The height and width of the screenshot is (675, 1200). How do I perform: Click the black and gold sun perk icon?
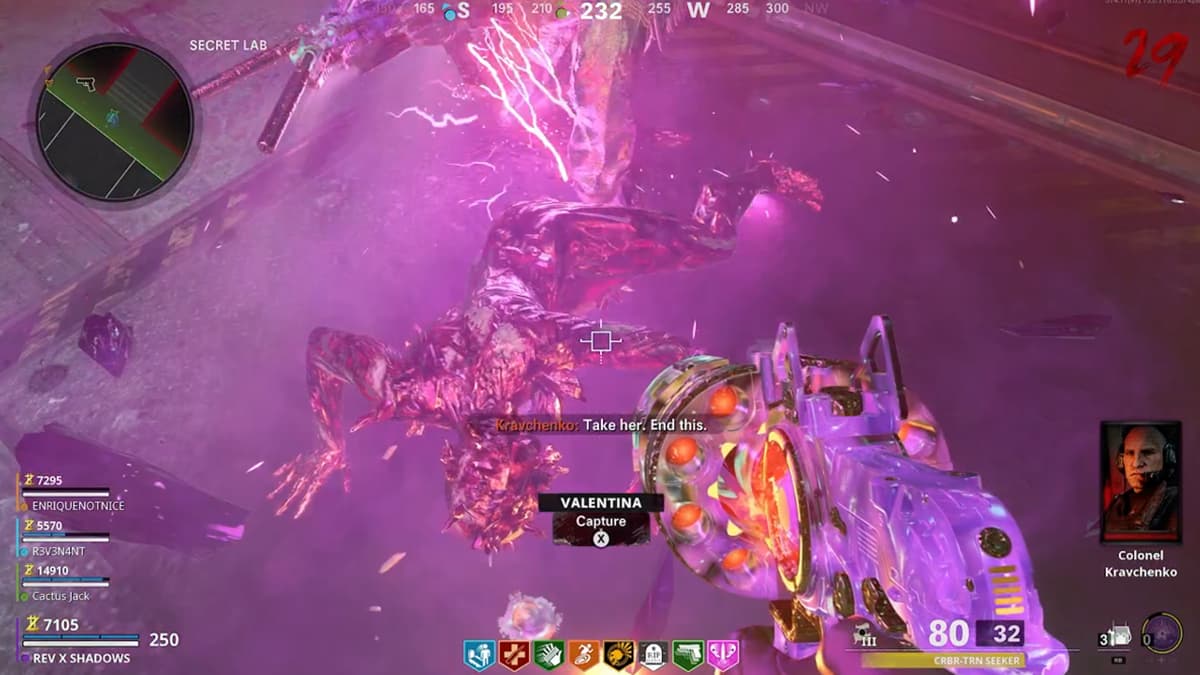[620, 656]
